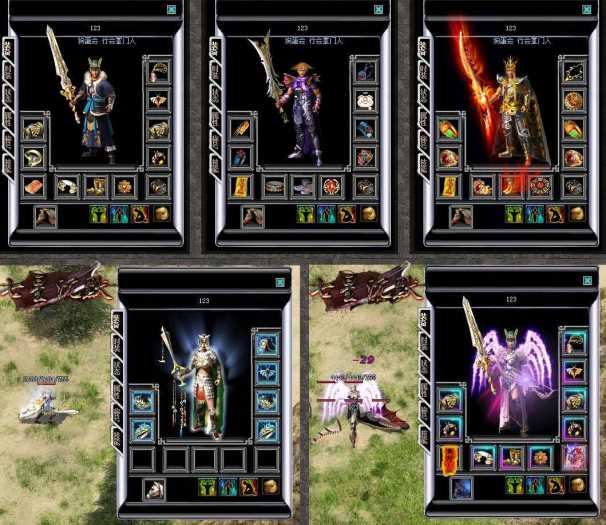Close the purple-armored warrior's equipment panel
The height and width of the screenshot is (525, 606).
click(379, 10)
